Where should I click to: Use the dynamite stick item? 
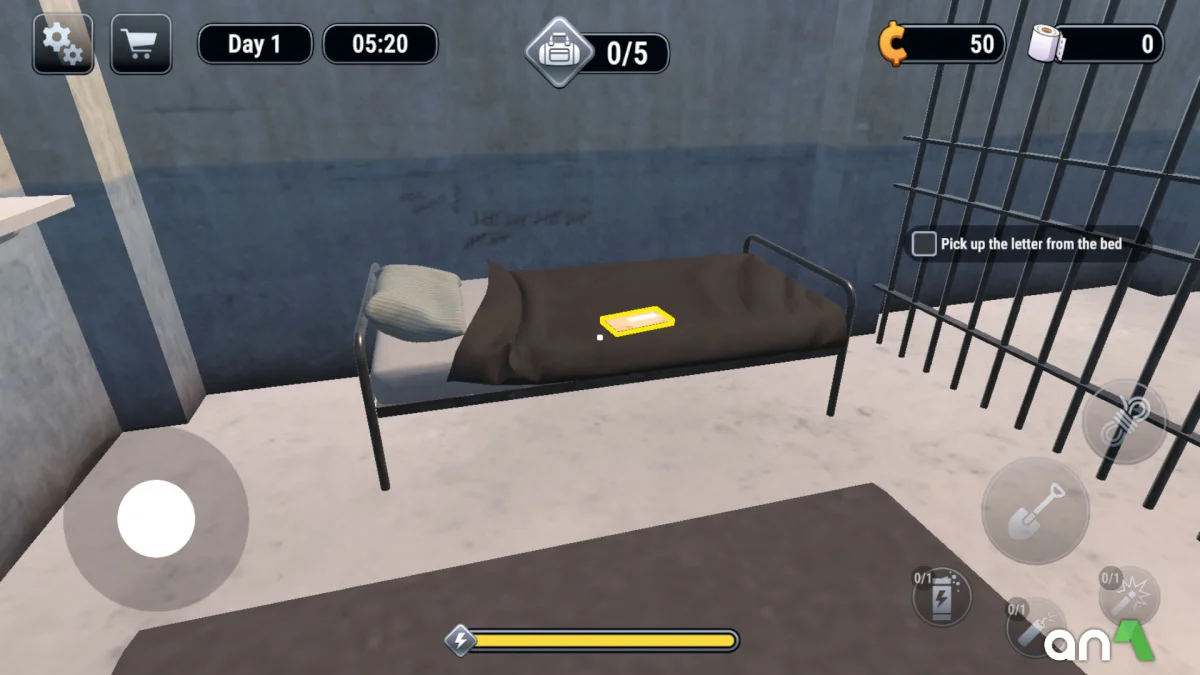[1032, 625]
